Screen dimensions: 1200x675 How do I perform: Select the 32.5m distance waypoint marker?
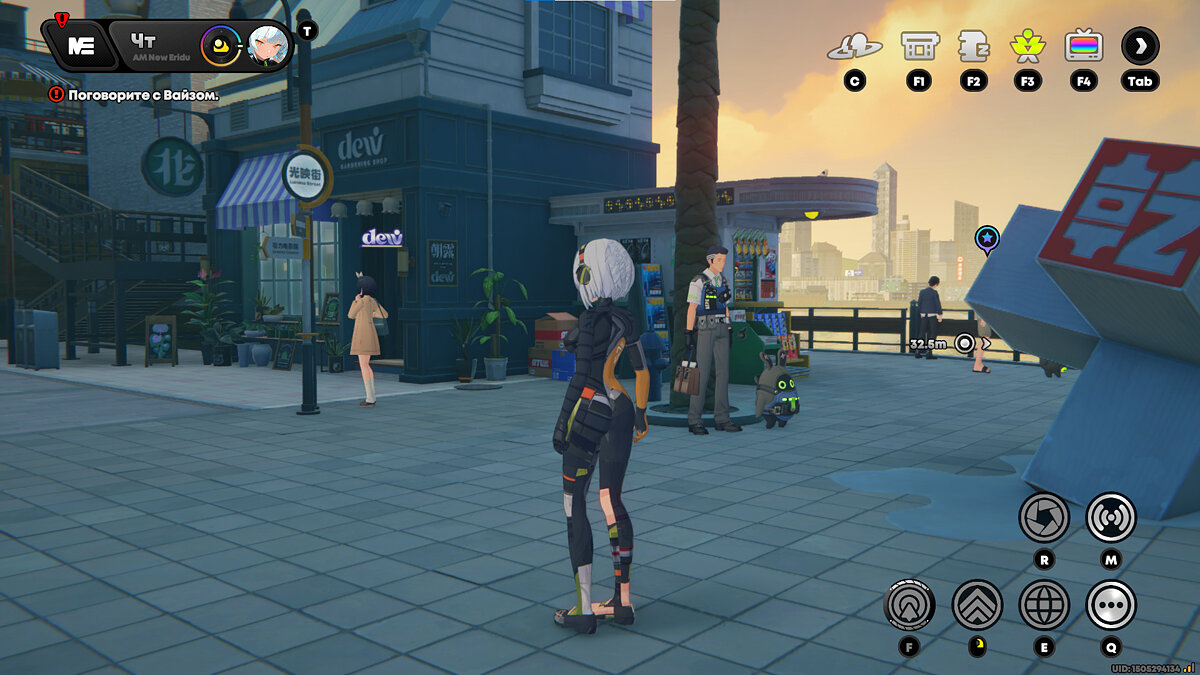click(964, 343)
